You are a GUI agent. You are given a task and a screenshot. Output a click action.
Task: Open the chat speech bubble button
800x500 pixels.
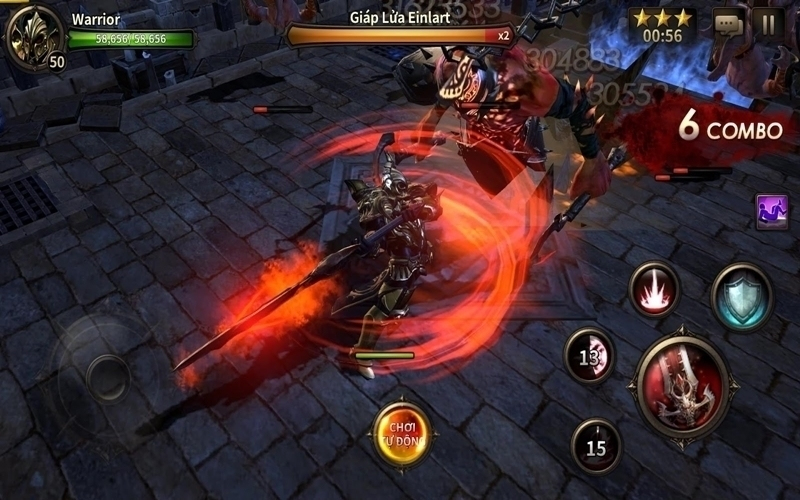coord(728,24)
